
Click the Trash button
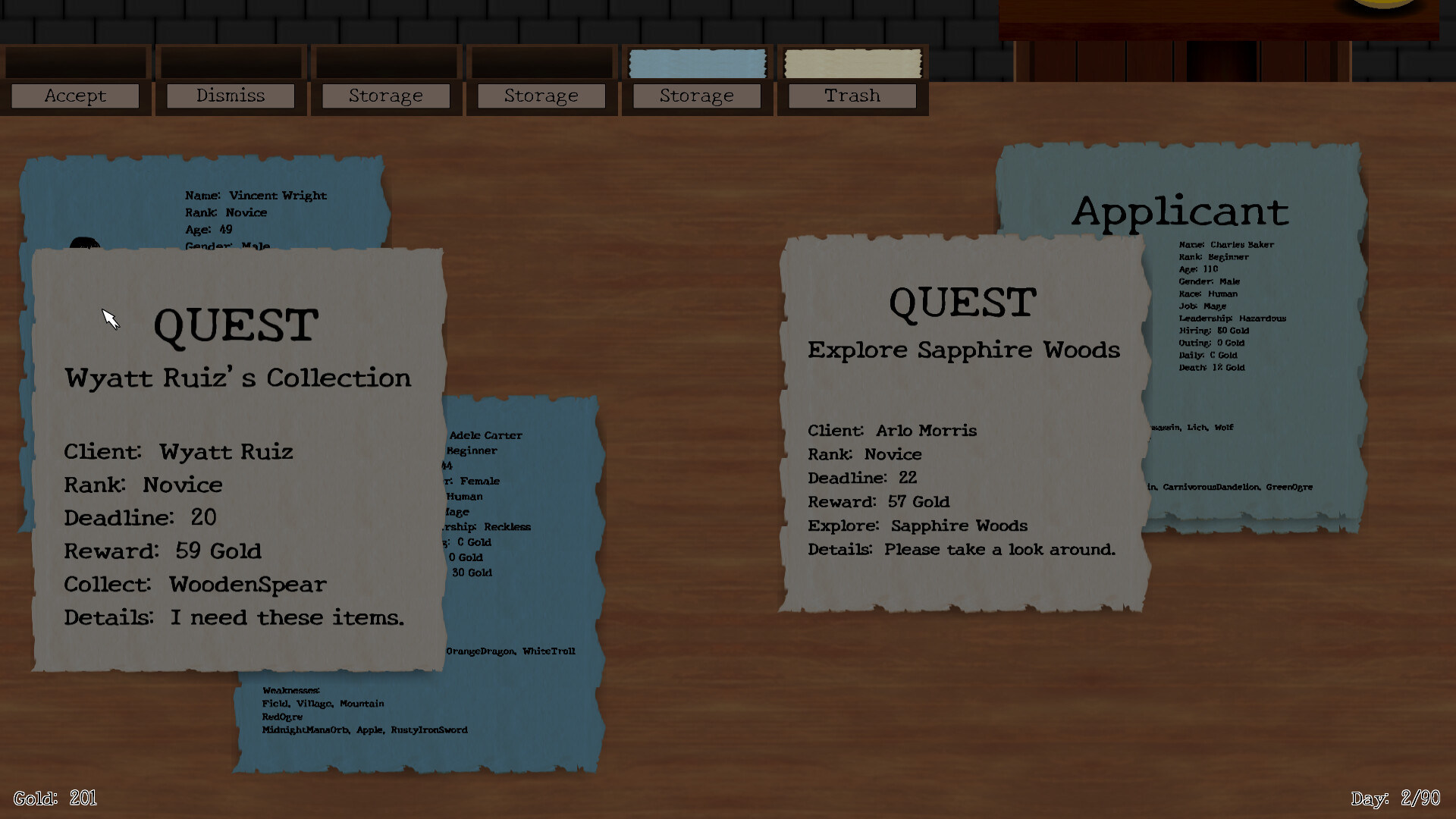852,96
